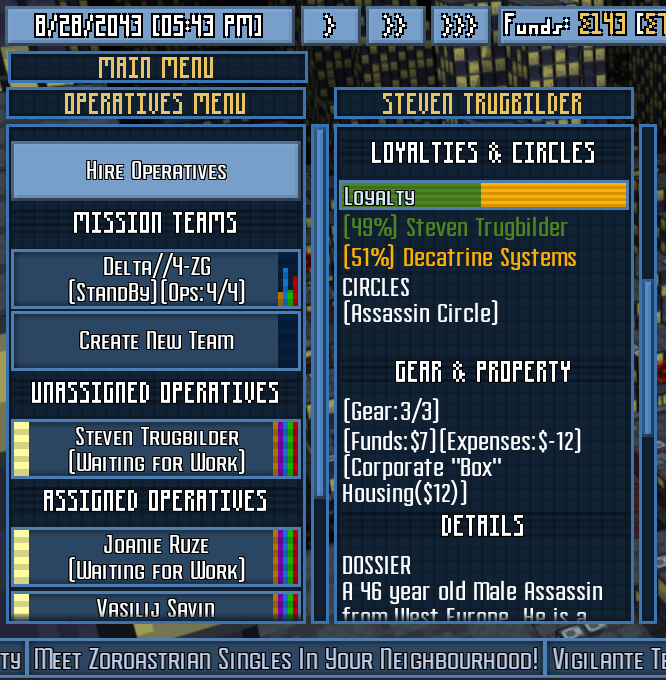Set time to triple speed arrows
Screen dimensions: 666x680
point(460,26)
